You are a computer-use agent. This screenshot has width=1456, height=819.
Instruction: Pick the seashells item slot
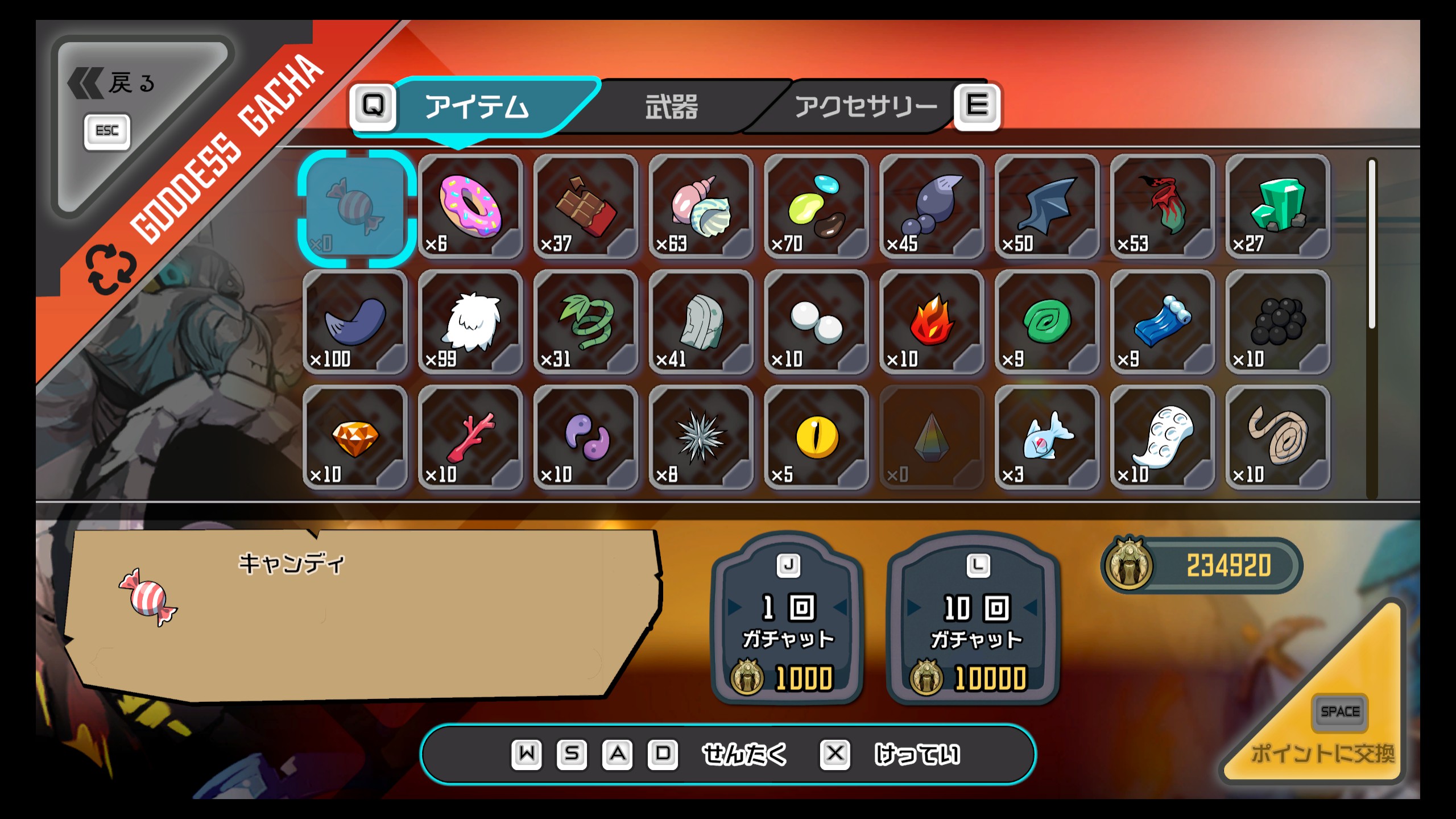(701, 207)
